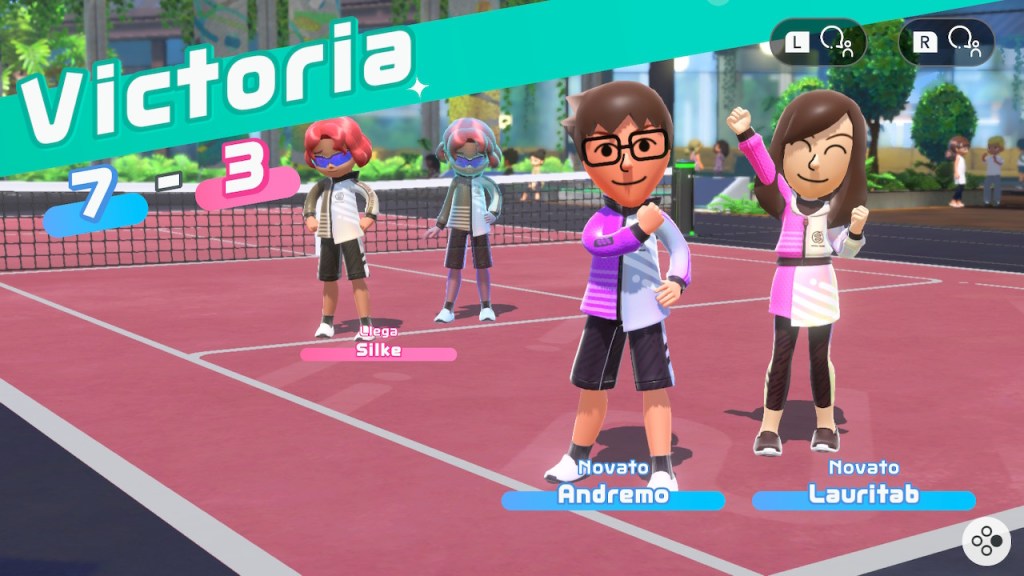This screenshot has width=1024, height=576.
Task: Select the Andremo player name tag
Action: tap(612, 496)
